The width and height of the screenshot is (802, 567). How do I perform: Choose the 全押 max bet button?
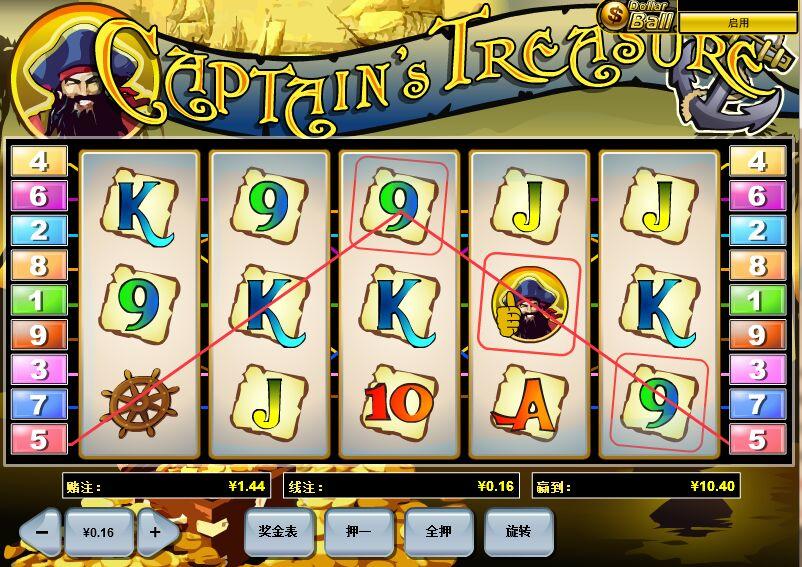tap(439, 532)
